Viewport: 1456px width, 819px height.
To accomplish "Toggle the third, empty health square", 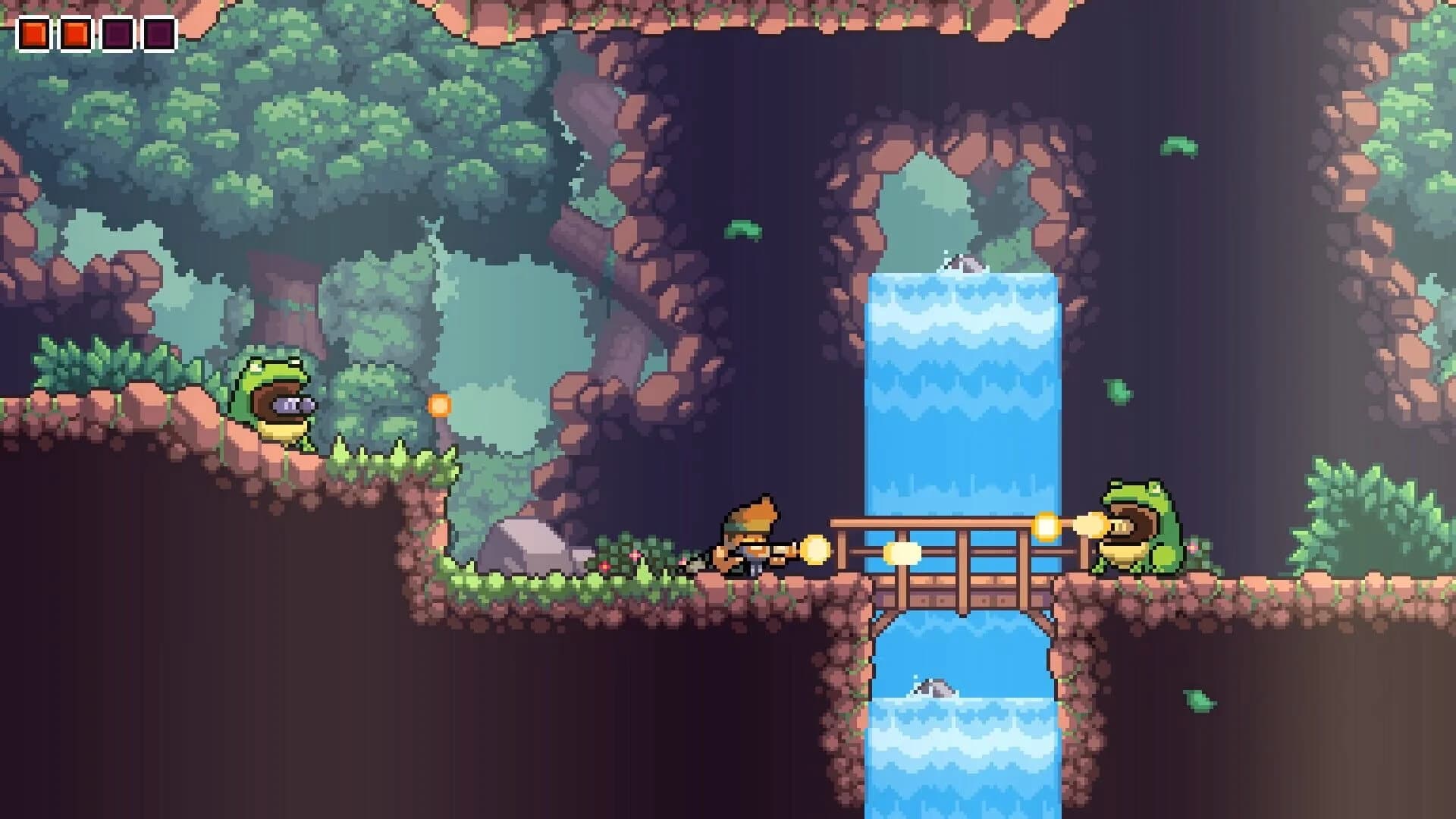I will pyautogui.click(x=119, y=33).
